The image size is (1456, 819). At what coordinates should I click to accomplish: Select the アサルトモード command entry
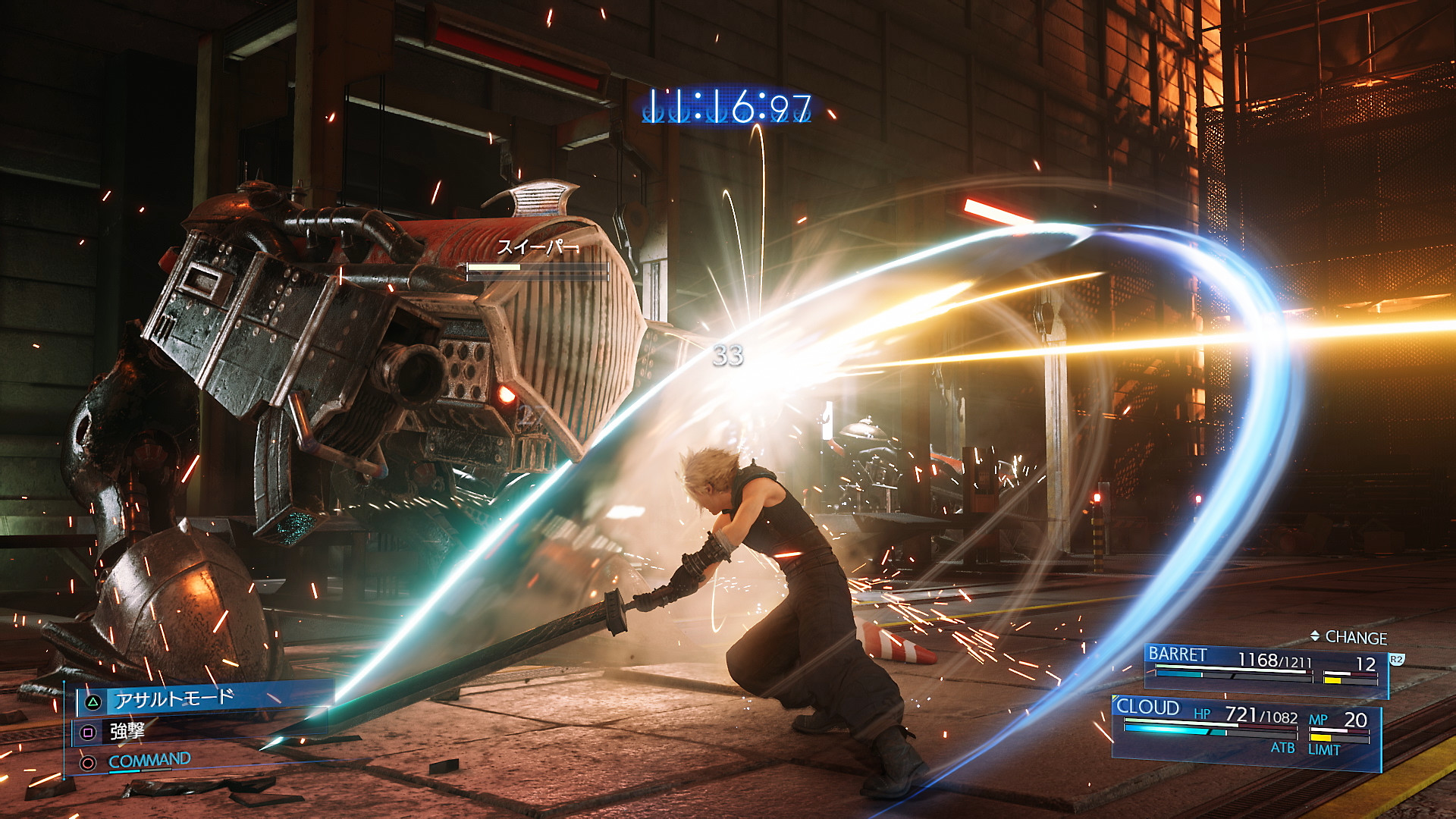tap(174, 698)
